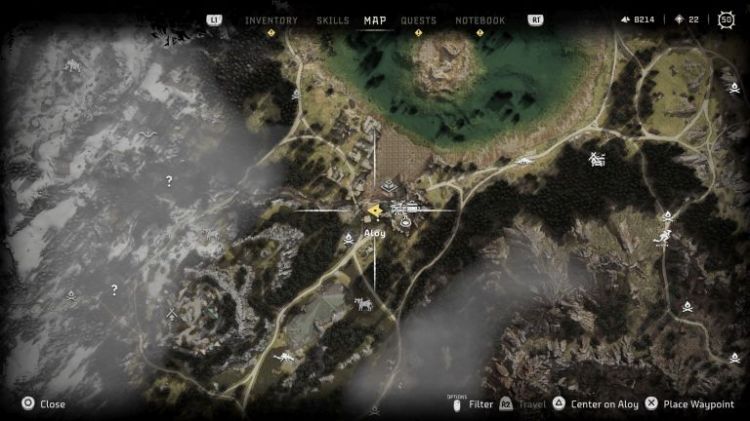This screenshot has height=421, width=750.
Task: Go to the Quests tab
Action: click(418, 20)
